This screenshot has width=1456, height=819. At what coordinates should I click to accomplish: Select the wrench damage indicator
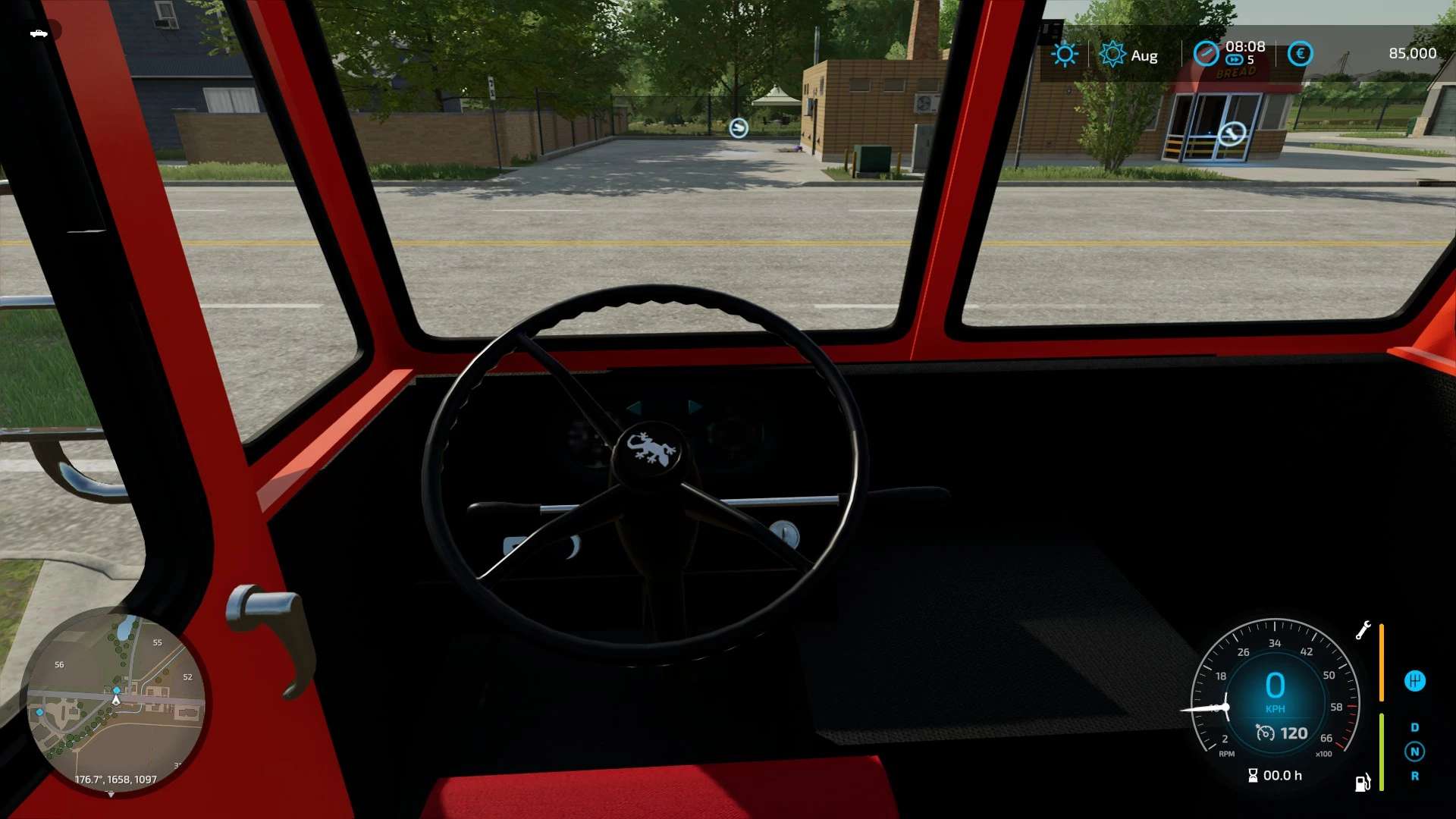pos(1363,630)
